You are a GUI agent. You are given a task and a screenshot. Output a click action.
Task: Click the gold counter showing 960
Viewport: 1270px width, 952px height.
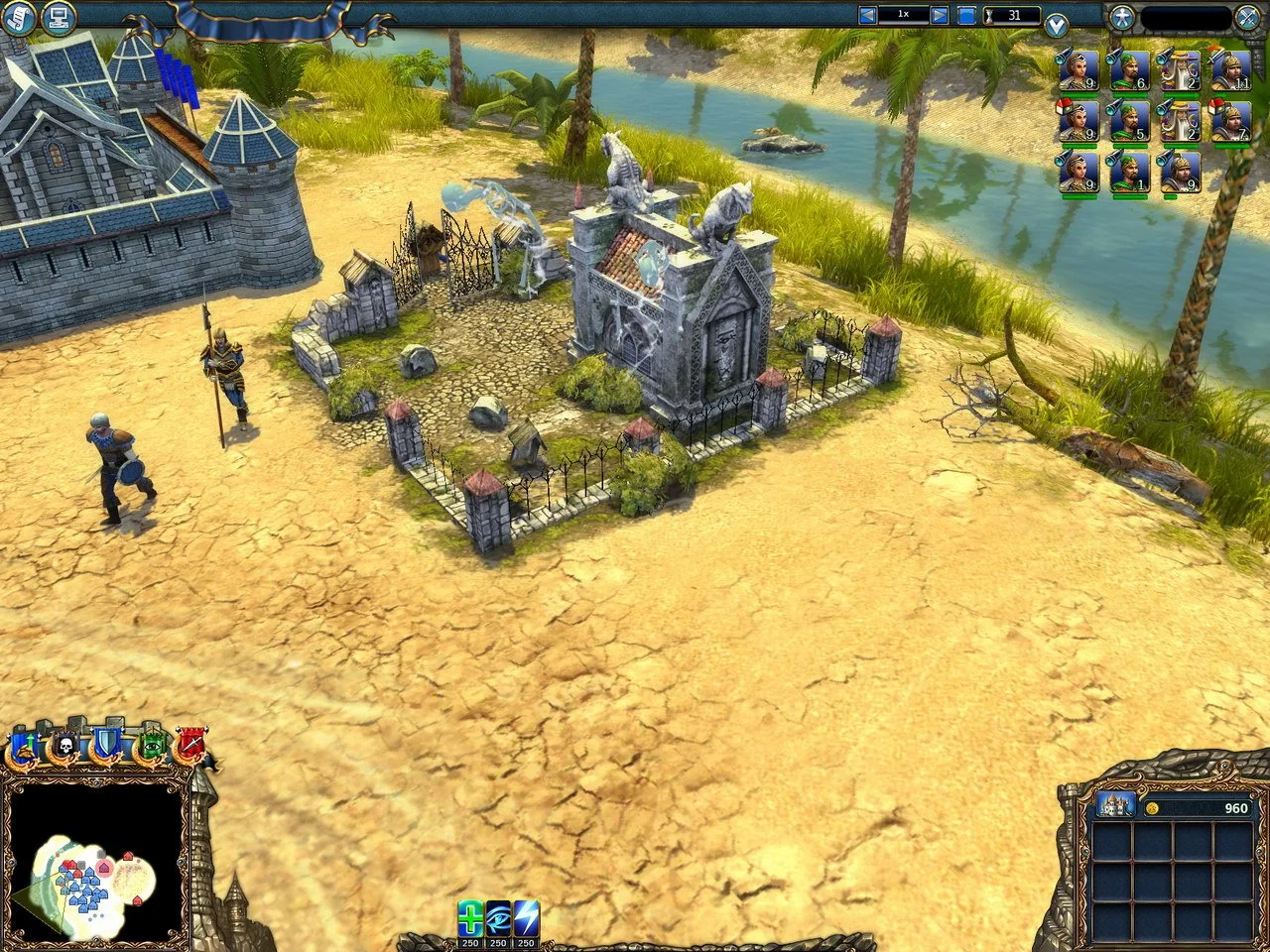(1233, 808)
